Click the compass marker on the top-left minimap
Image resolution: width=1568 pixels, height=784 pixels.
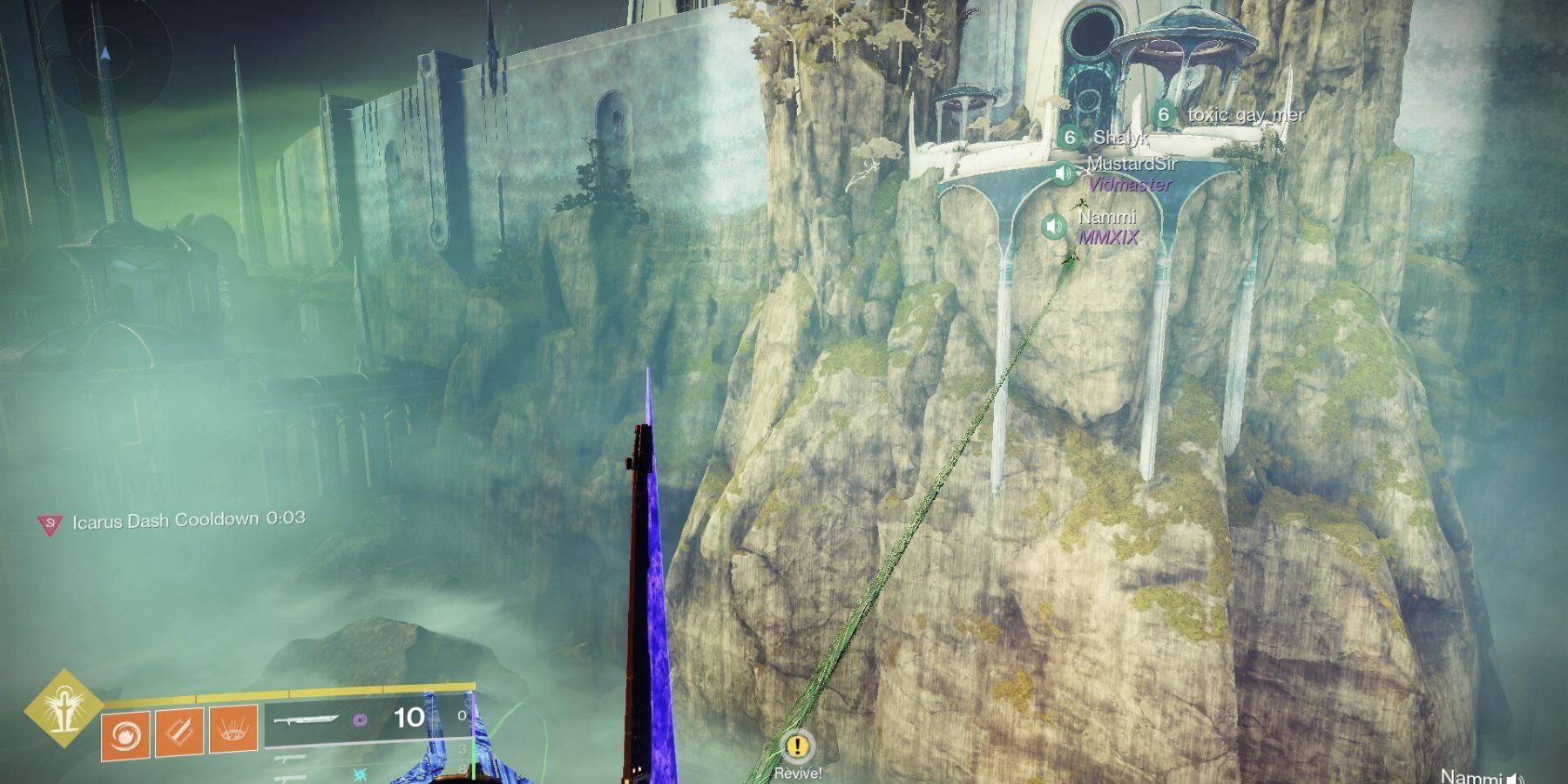point(106,52)
